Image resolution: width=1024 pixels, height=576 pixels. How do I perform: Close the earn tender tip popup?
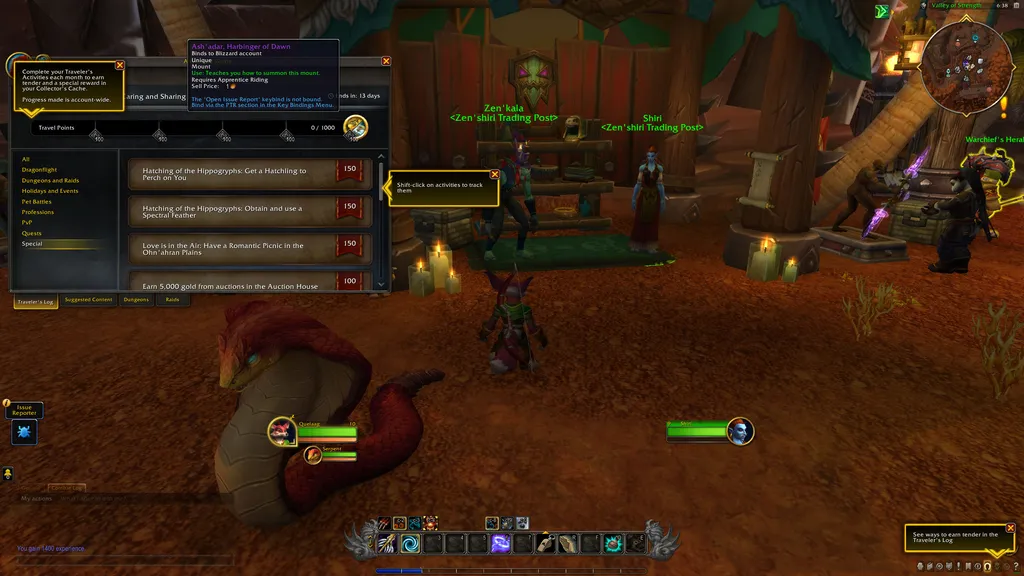point(1010,529)
